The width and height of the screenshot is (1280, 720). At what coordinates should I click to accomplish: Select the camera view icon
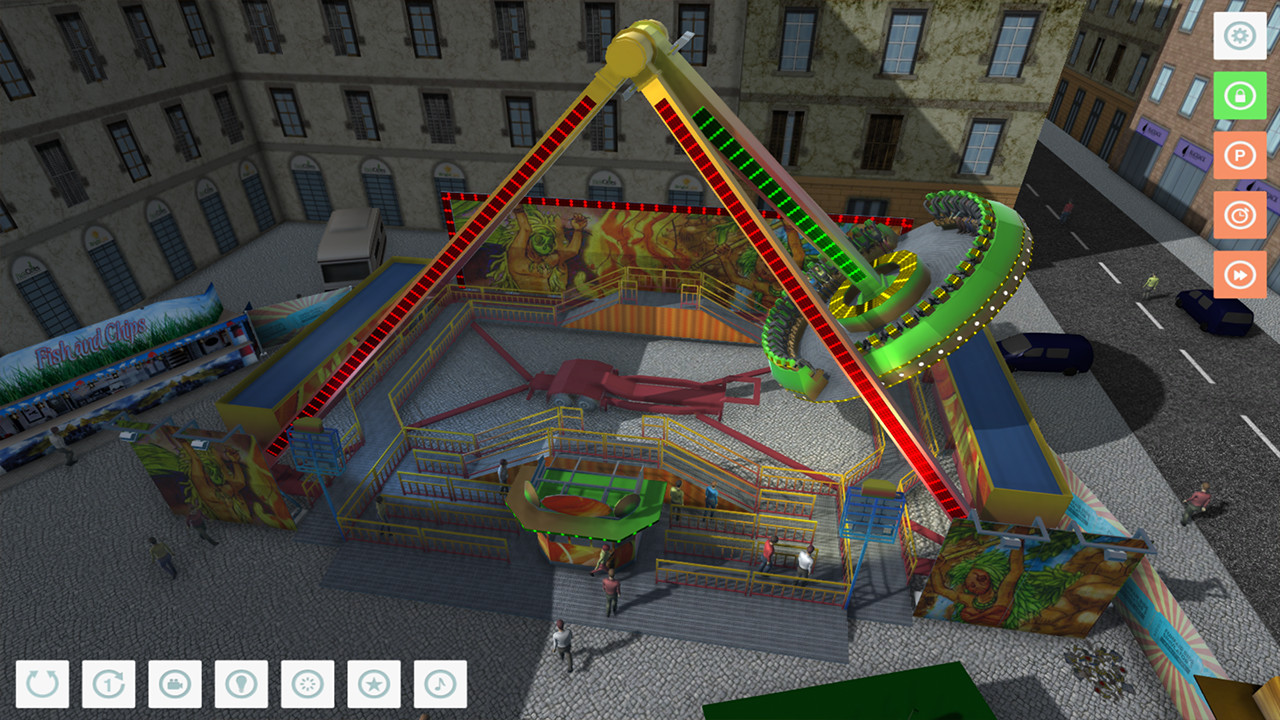point(174,685)
